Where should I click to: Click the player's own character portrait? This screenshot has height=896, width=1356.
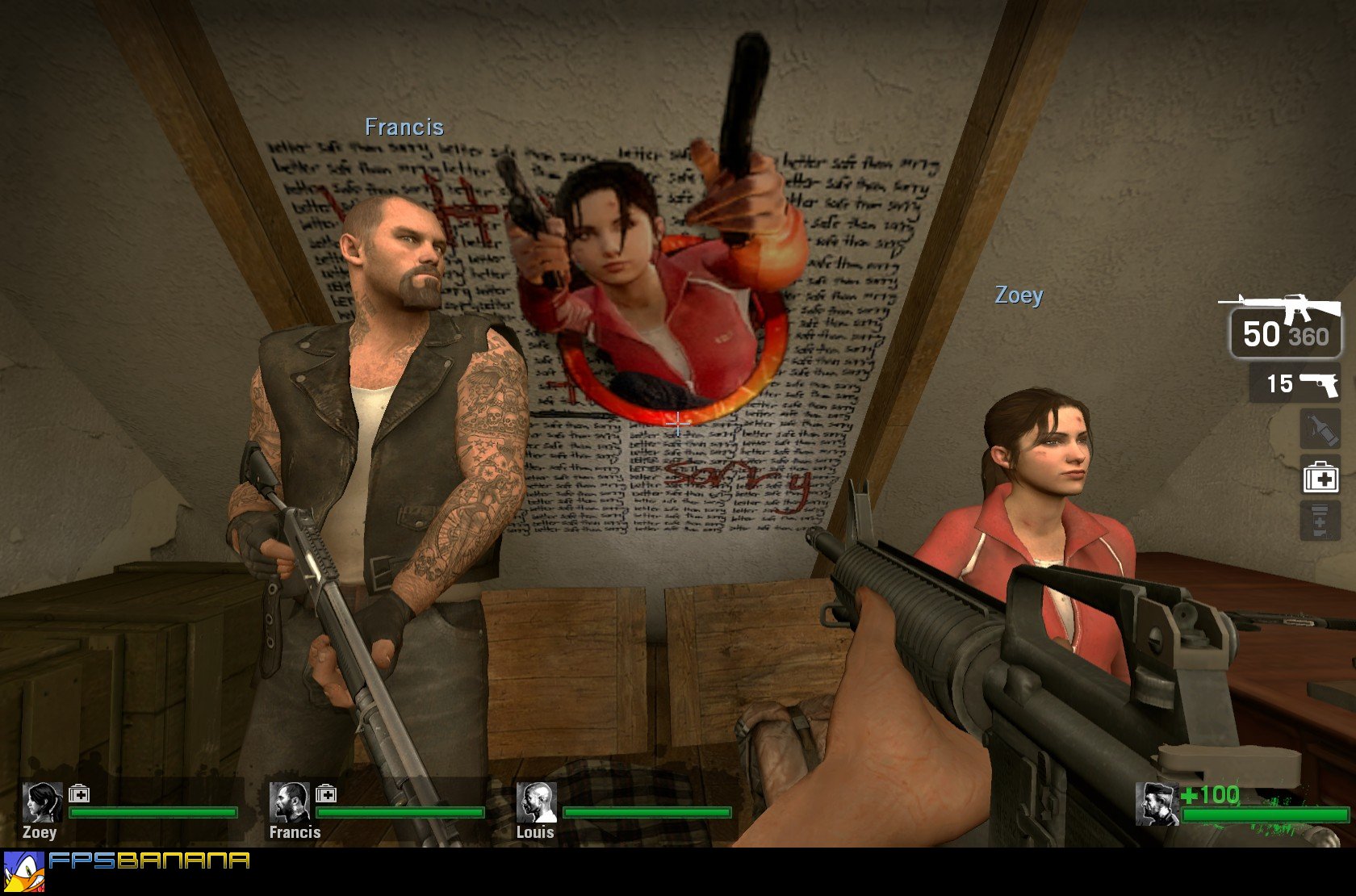(1155, 804)
